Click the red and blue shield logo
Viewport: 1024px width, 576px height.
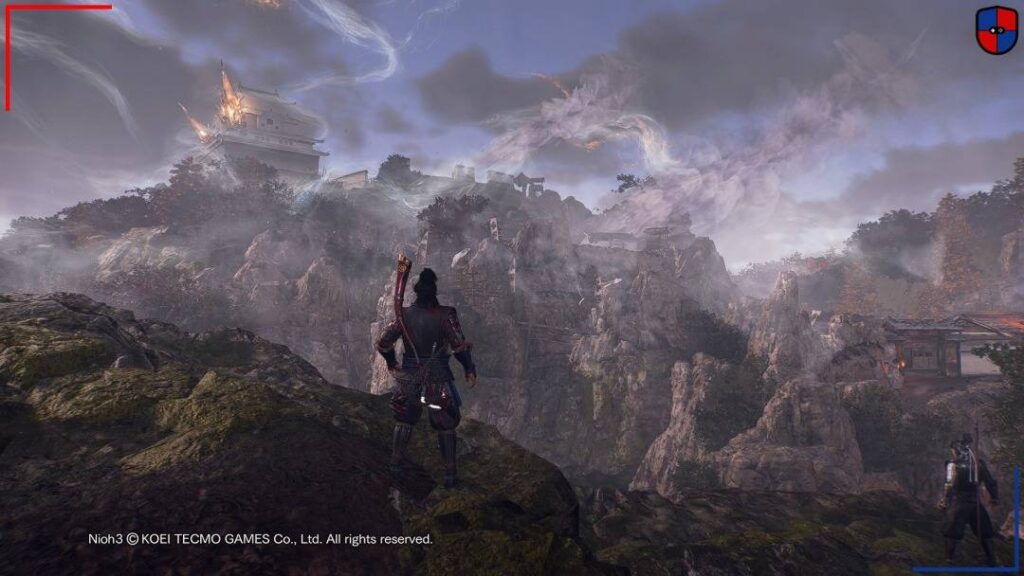996,29
